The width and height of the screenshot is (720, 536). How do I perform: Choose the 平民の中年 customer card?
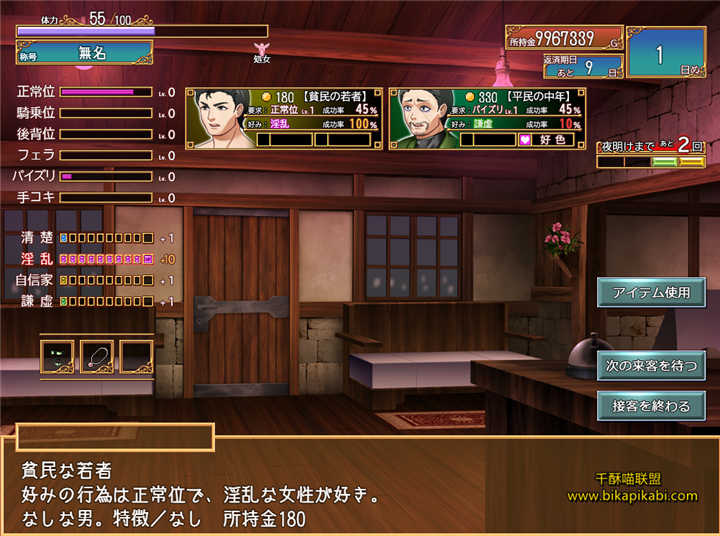pyautogui.click(x=485, y=118)
